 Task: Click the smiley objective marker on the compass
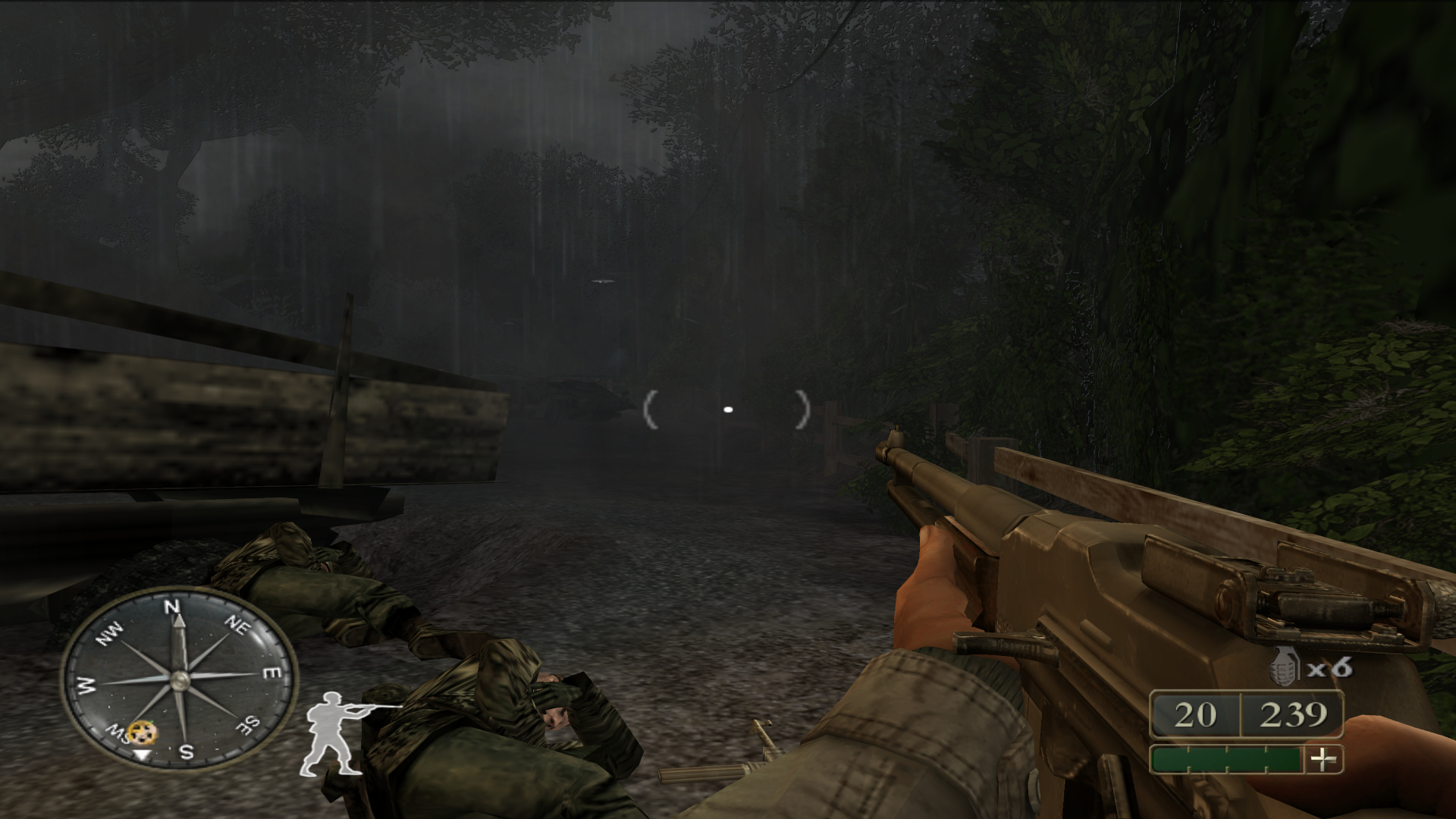tap(143, 733)
